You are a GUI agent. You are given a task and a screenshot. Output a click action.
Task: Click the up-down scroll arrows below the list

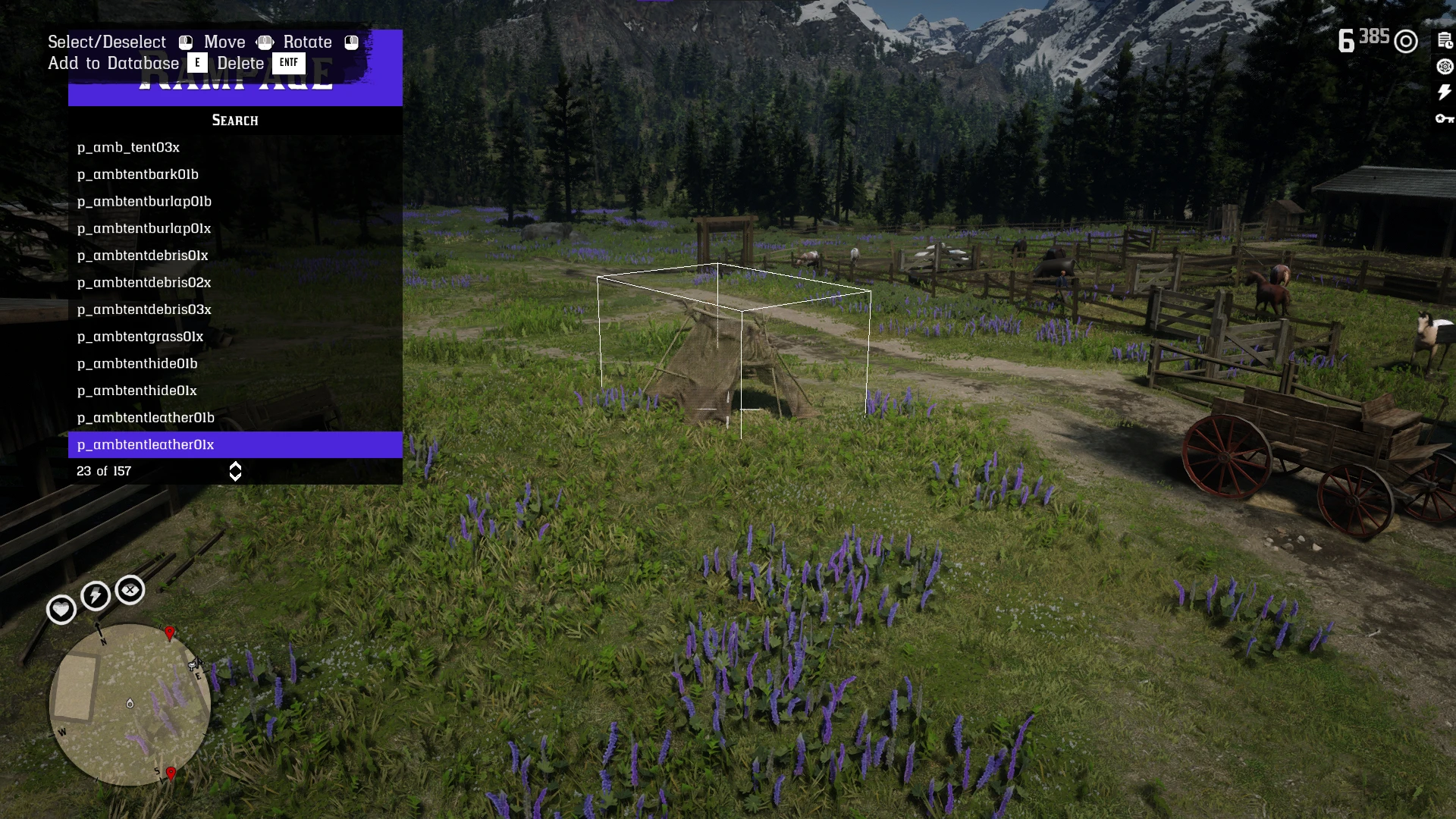[234, 471]
